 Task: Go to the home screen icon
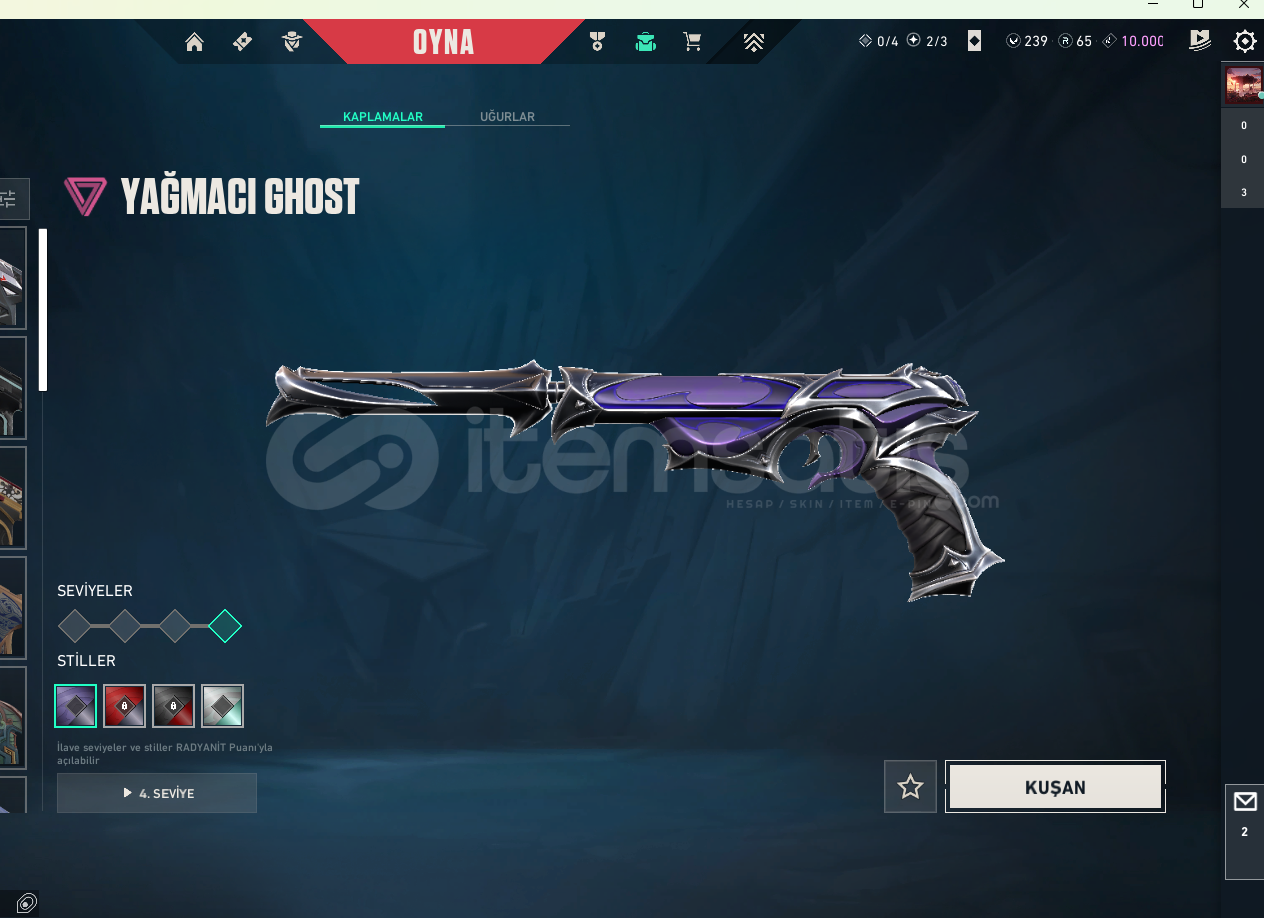(x=194, y=42)
